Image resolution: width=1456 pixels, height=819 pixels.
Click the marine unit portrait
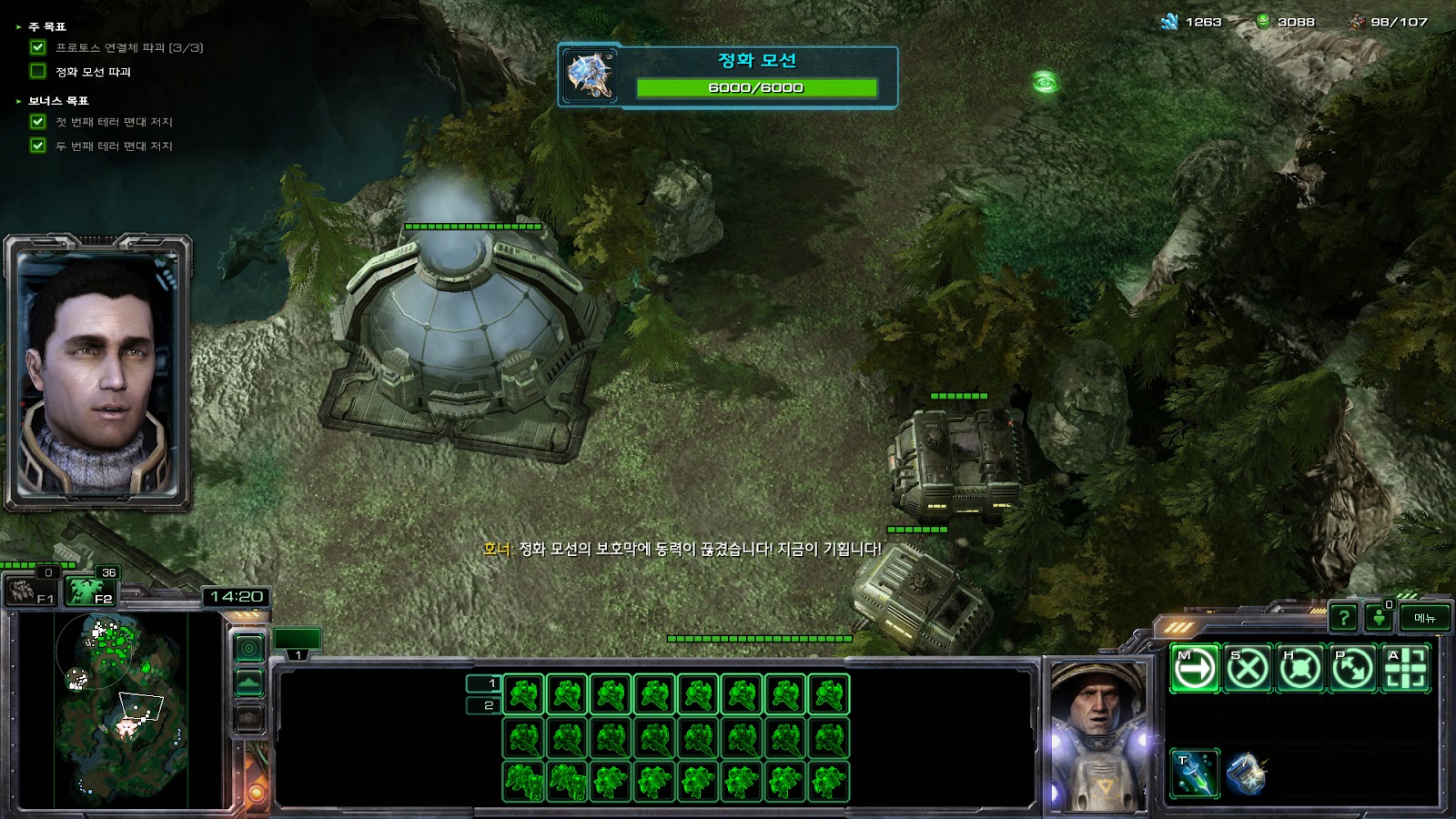pyautogui.click(x=1098, y=735)
